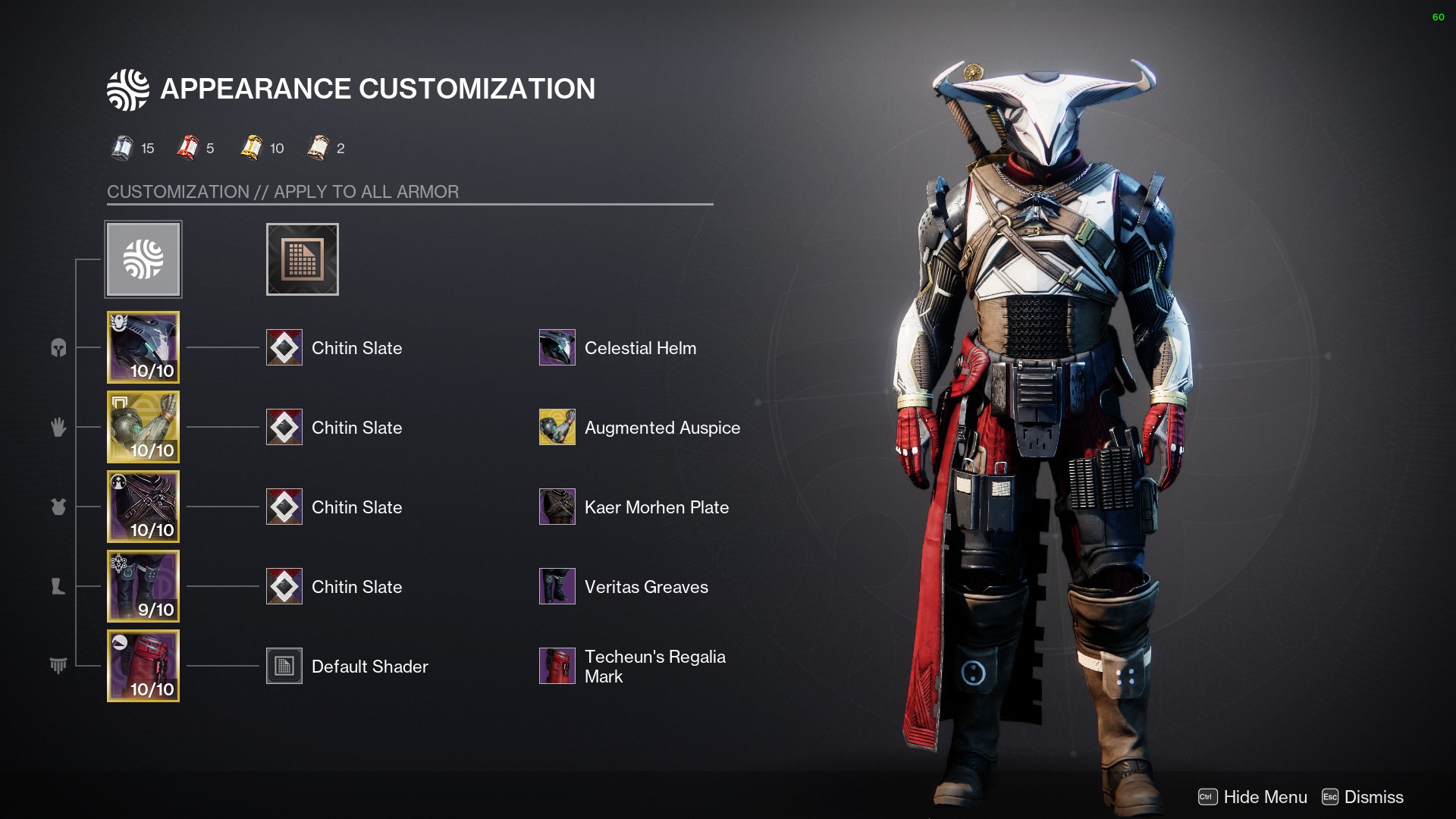Pick the leg armor slot
1456x819 pixels.
143,586
